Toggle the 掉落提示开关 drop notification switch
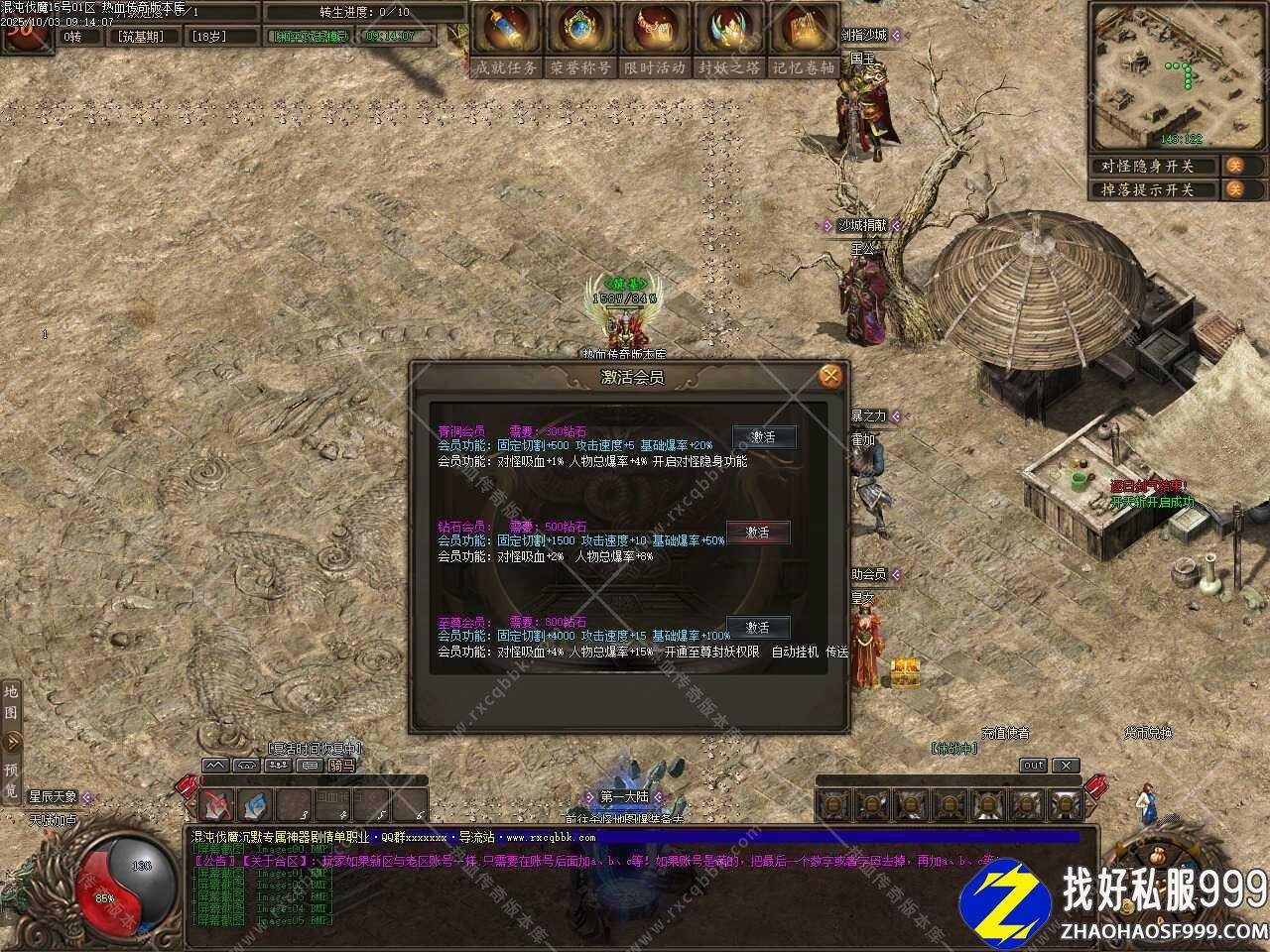1270x952 pixels. [x=1234, y=189]
